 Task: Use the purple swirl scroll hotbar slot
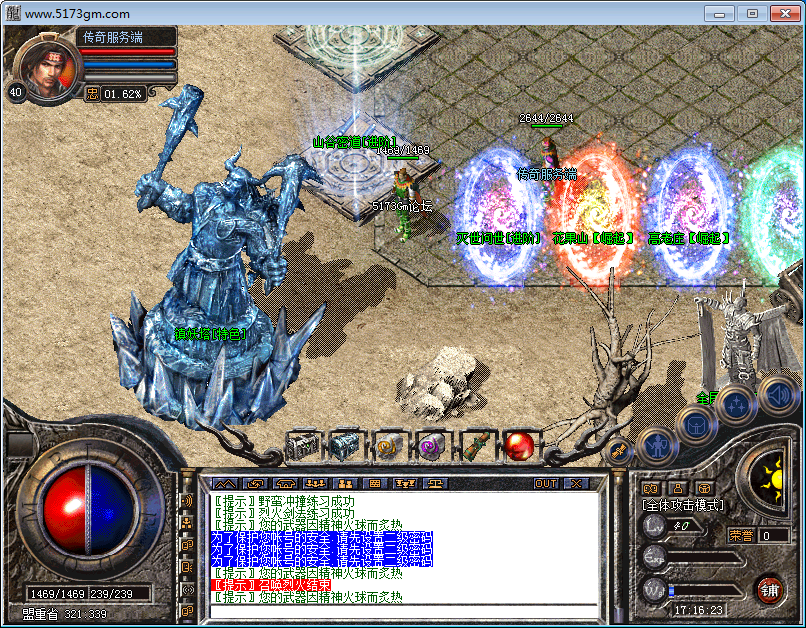click(x=431, y=445)
